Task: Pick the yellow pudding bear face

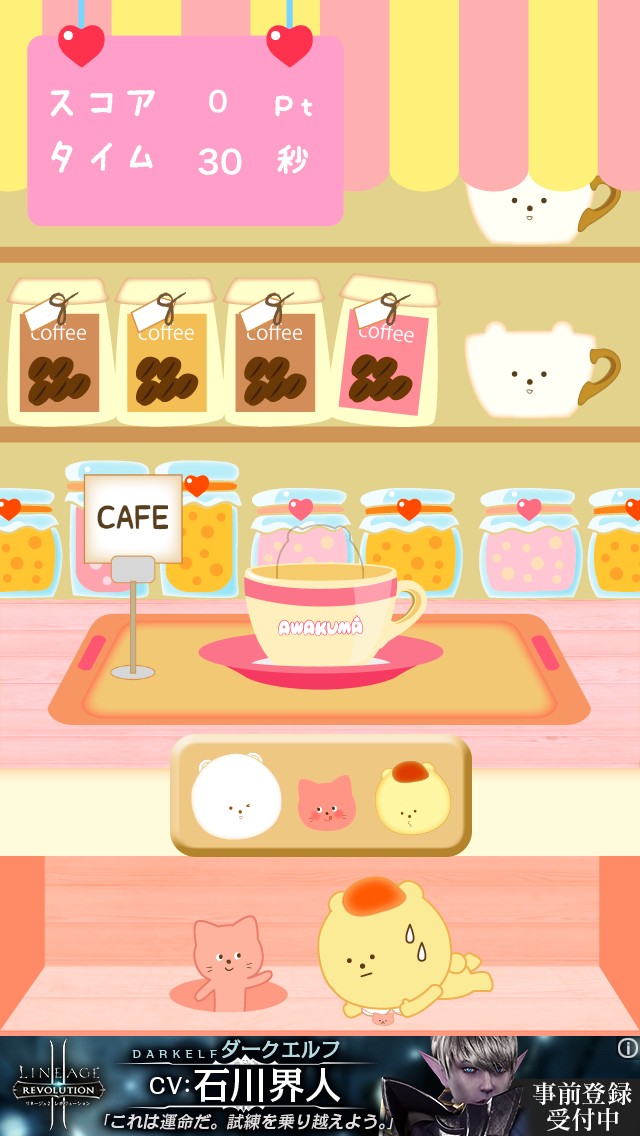Action: (x=411, y=798)
